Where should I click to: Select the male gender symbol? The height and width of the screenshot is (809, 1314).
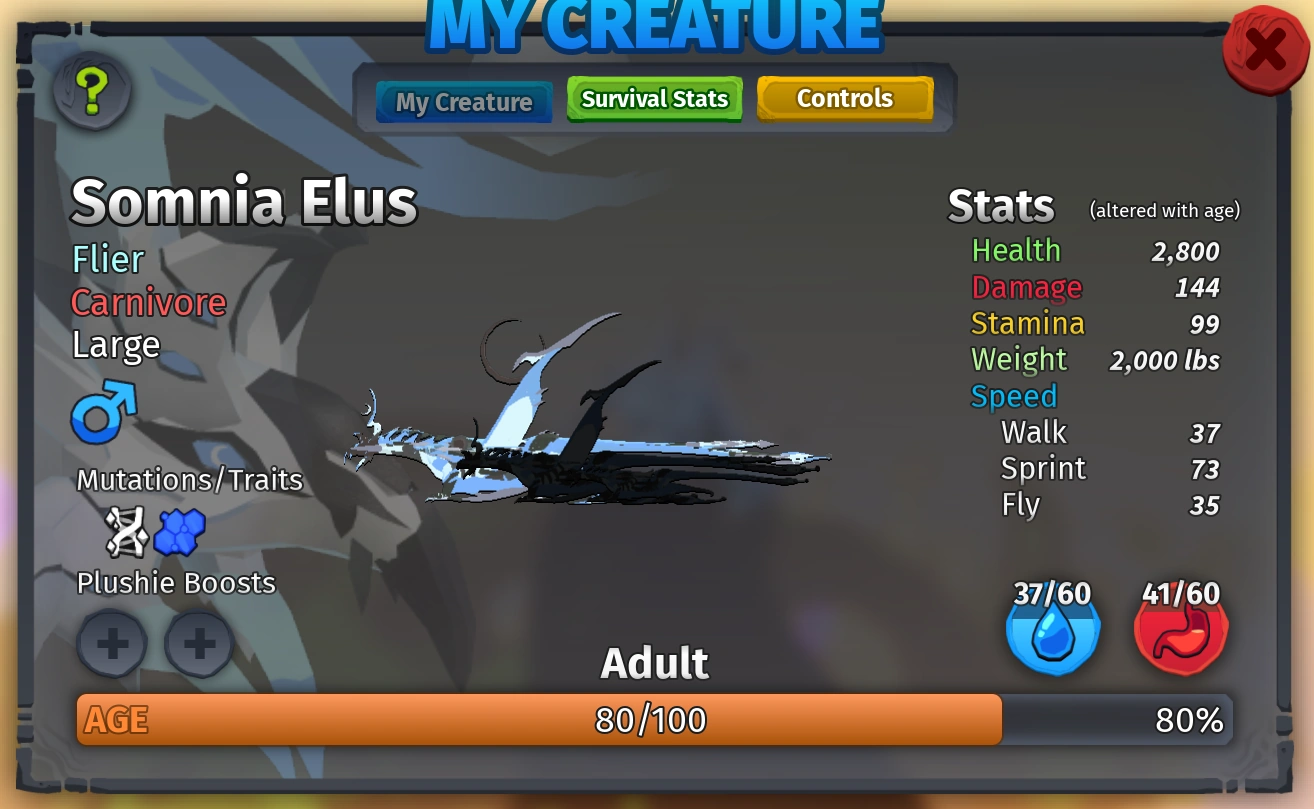(101, 411)
